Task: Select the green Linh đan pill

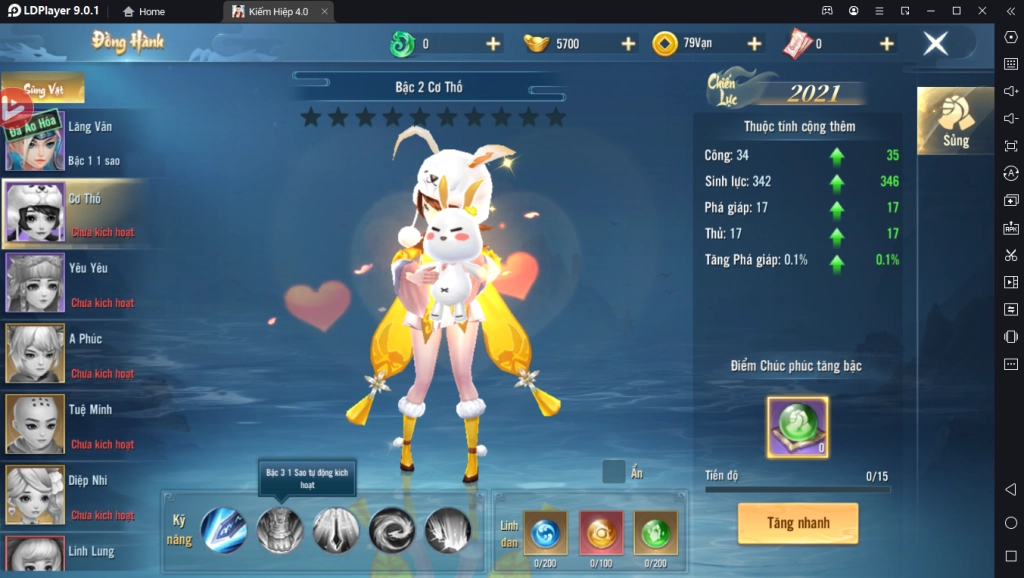Action: pos(655,531)
